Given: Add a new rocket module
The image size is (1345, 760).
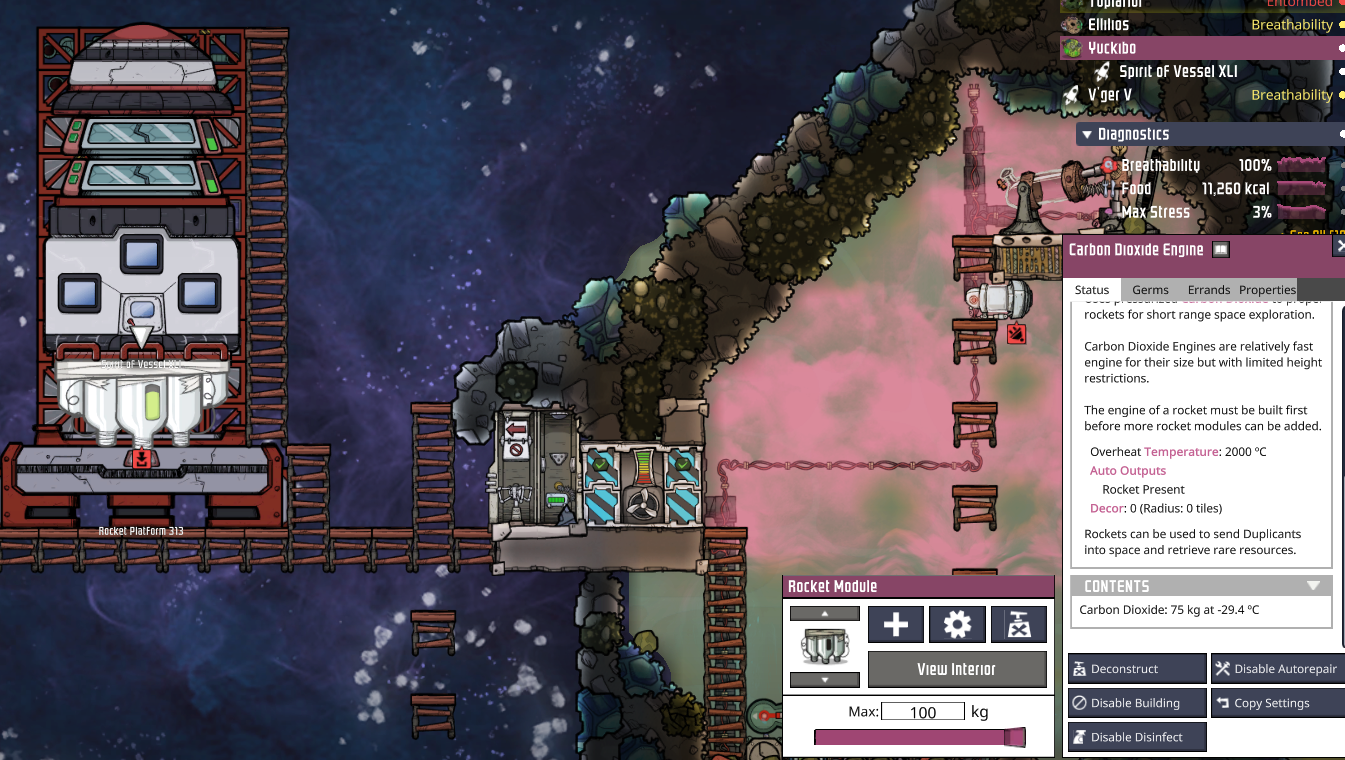Looking at the screenshot, I should point(895,625).
